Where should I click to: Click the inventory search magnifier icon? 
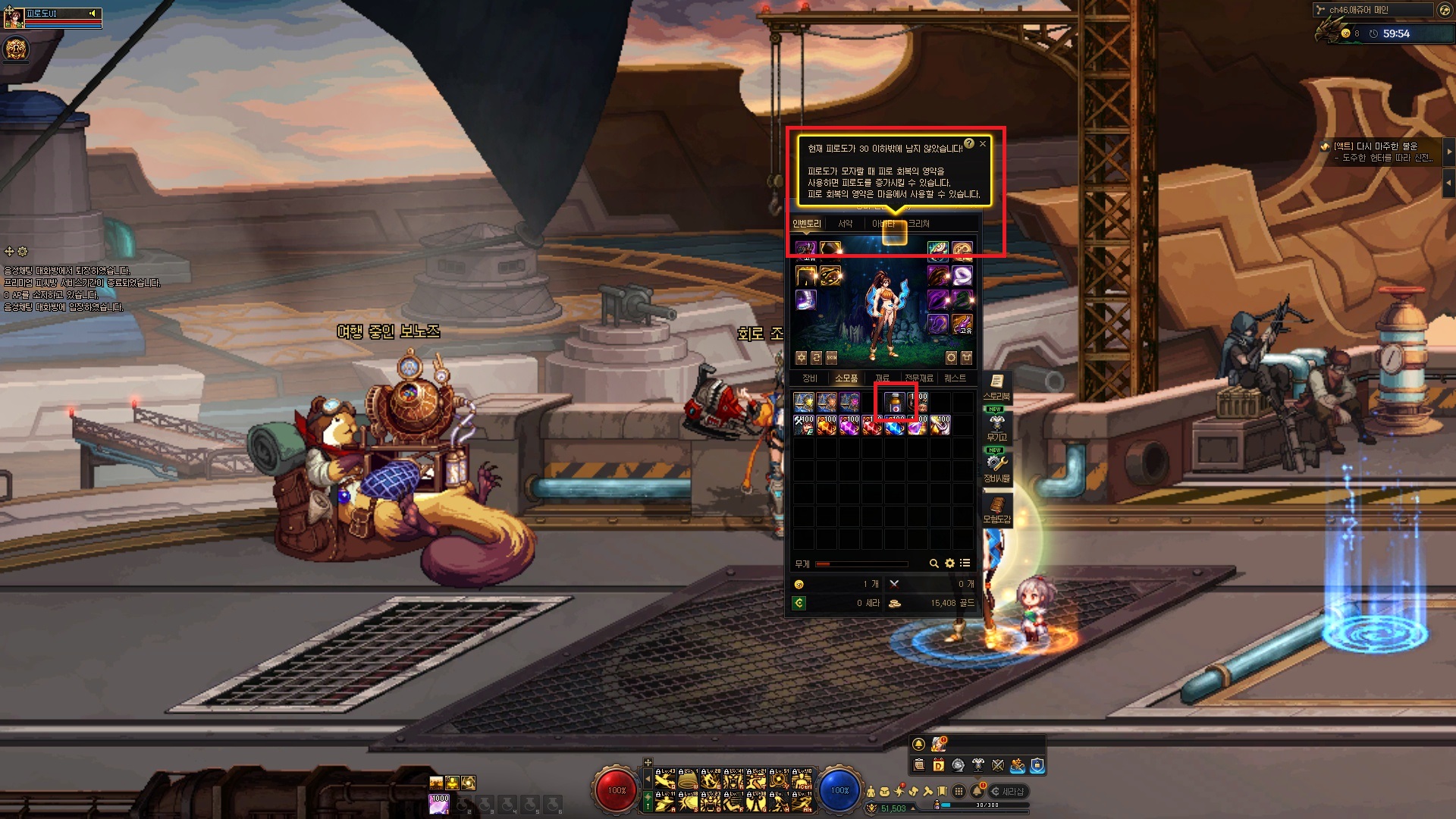tap(934, 563)
